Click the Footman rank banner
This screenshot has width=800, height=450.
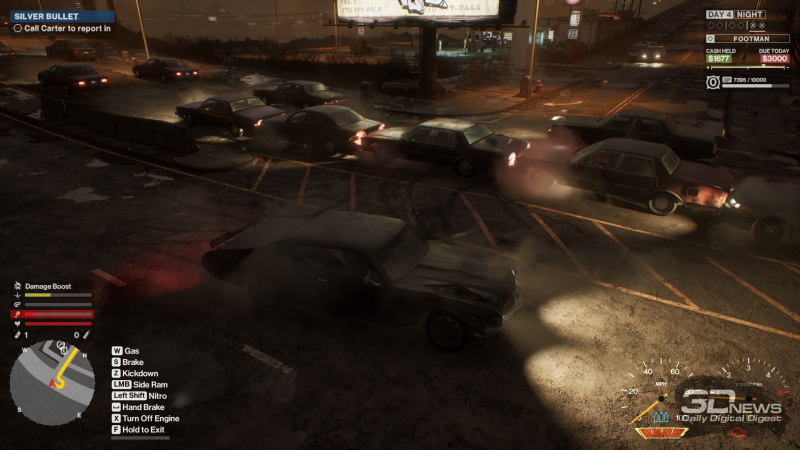(x=748, y=37)
